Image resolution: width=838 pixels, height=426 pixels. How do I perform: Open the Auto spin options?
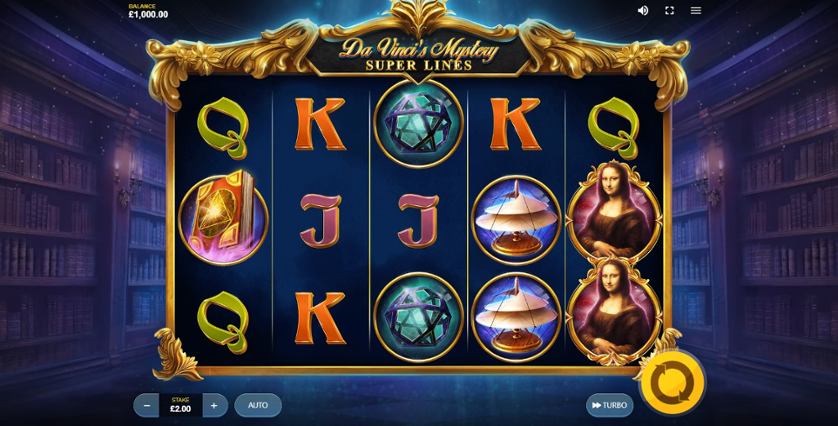click(x=258, y=405)
